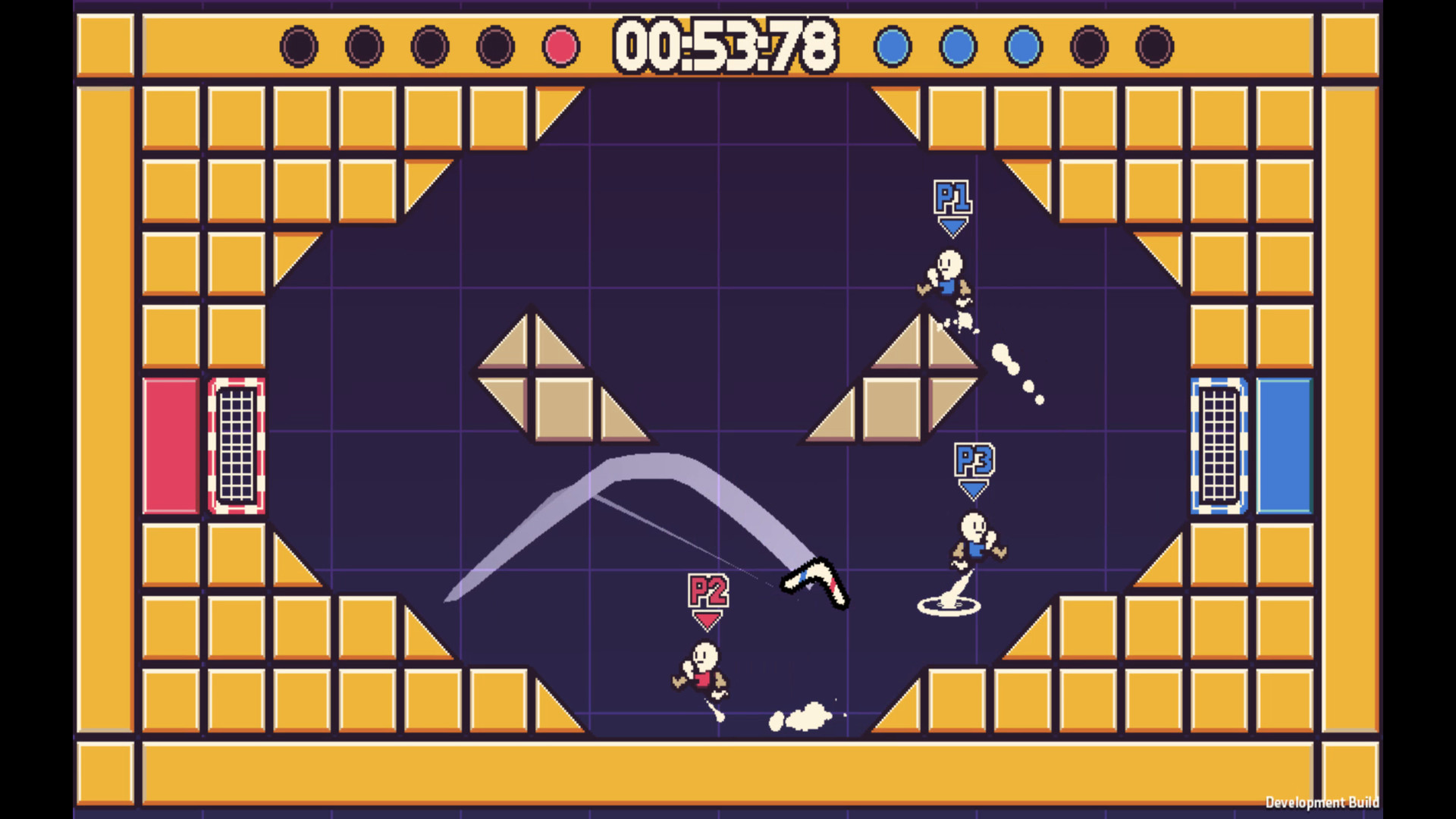The width and height of the screenshot is (1456, 819).
Task: Toggle the third blue score dot
Action: [1024, 45]
